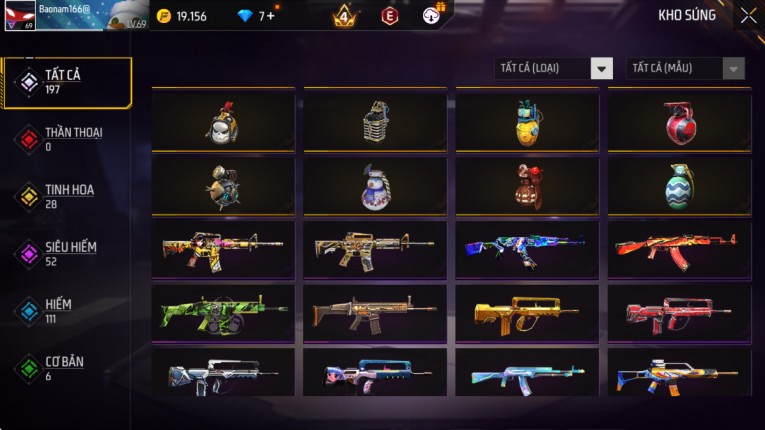Viewport: 765px width, 430px height.
Task: Select the snowman grenade skin
Action: point(375,186)
